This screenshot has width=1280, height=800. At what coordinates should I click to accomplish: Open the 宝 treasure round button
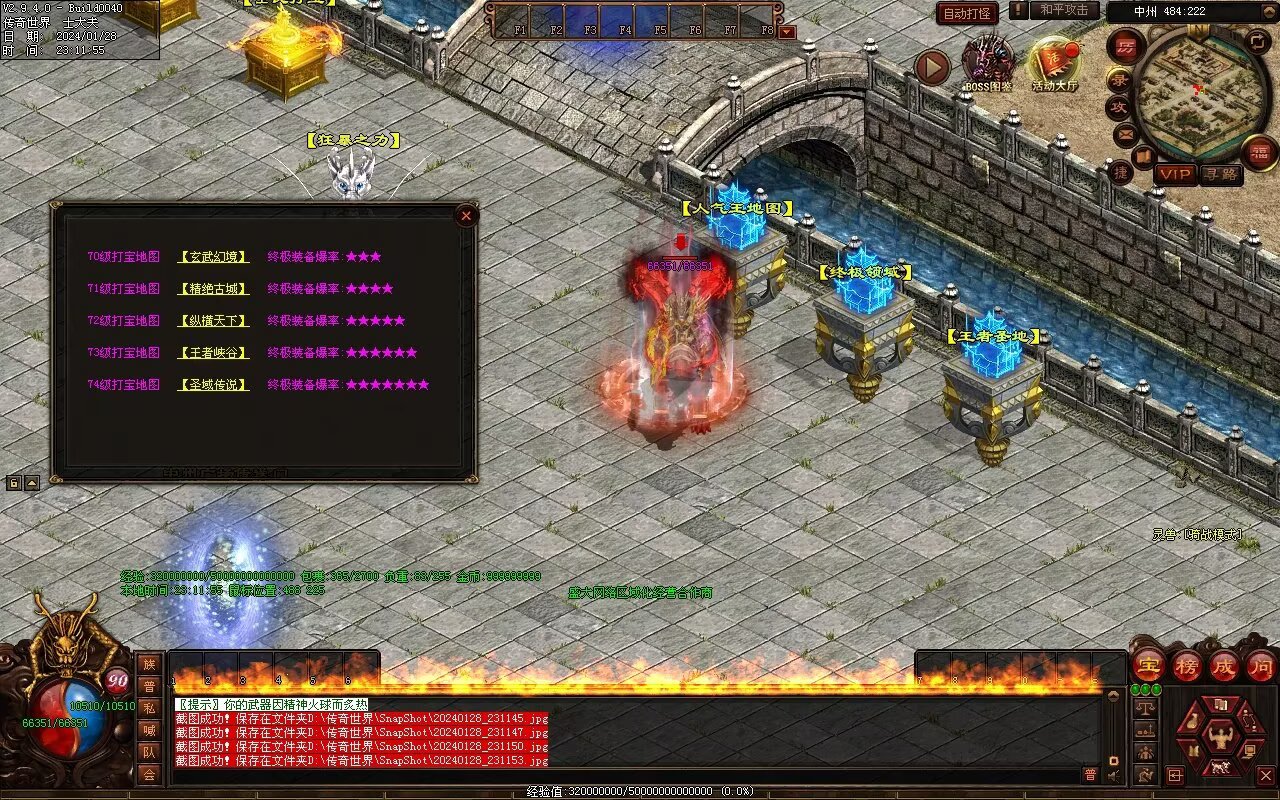[1148, 665]
